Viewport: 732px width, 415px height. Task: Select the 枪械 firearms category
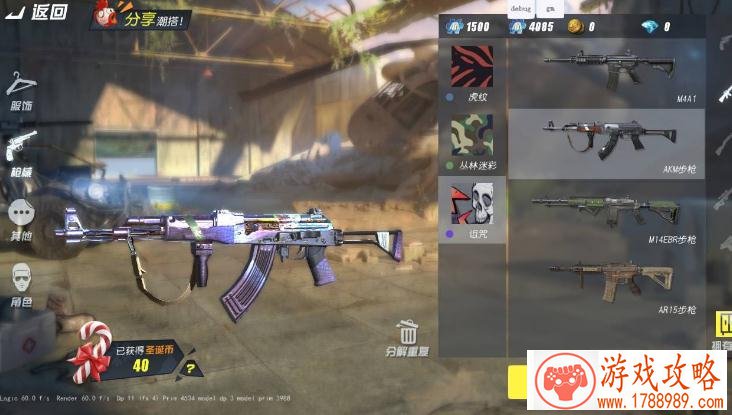pyautogui.click(x=21, y=152)
